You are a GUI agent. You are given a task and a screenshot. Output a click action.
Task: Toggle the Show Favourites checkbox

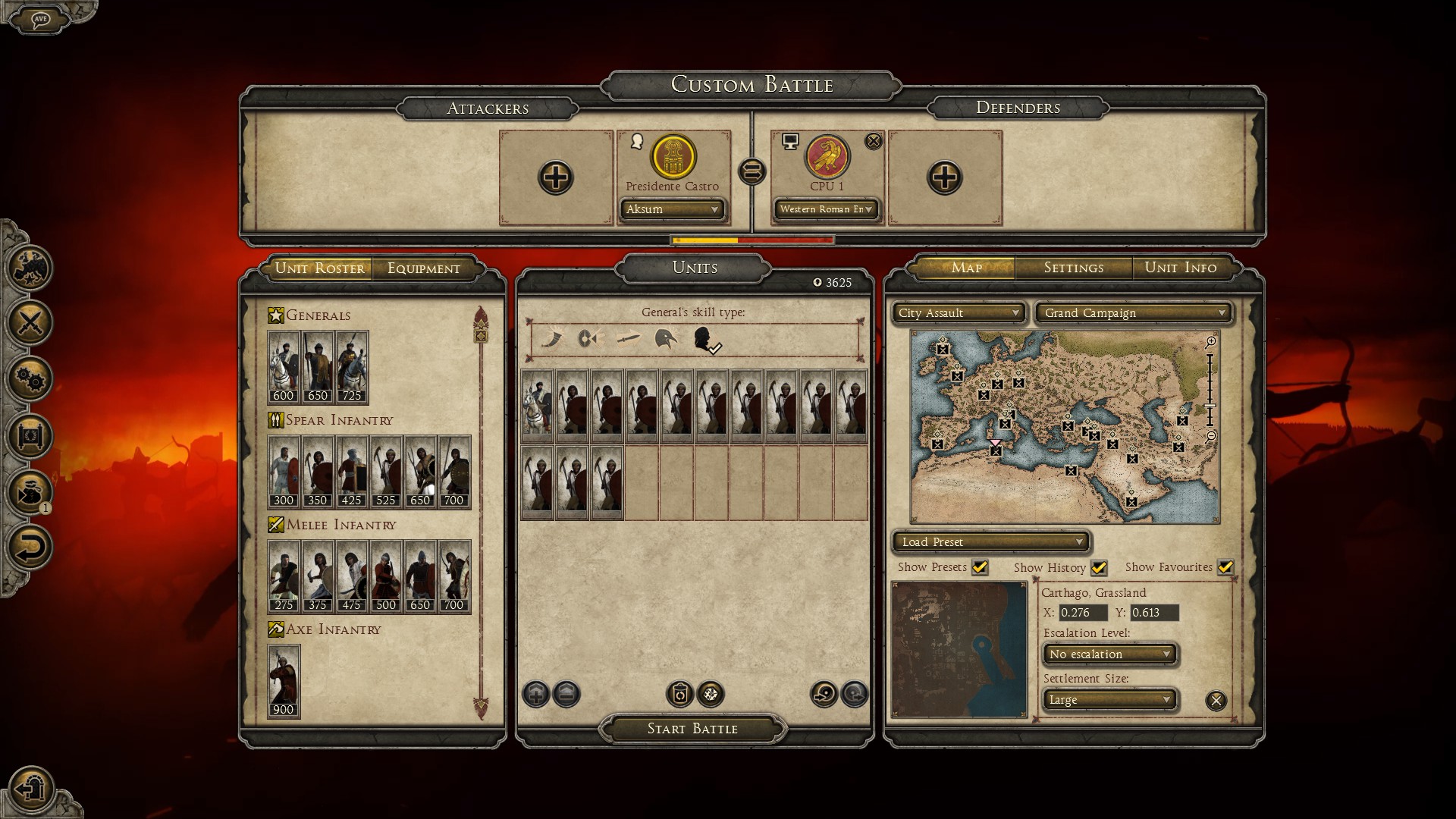pos(1225,567)
